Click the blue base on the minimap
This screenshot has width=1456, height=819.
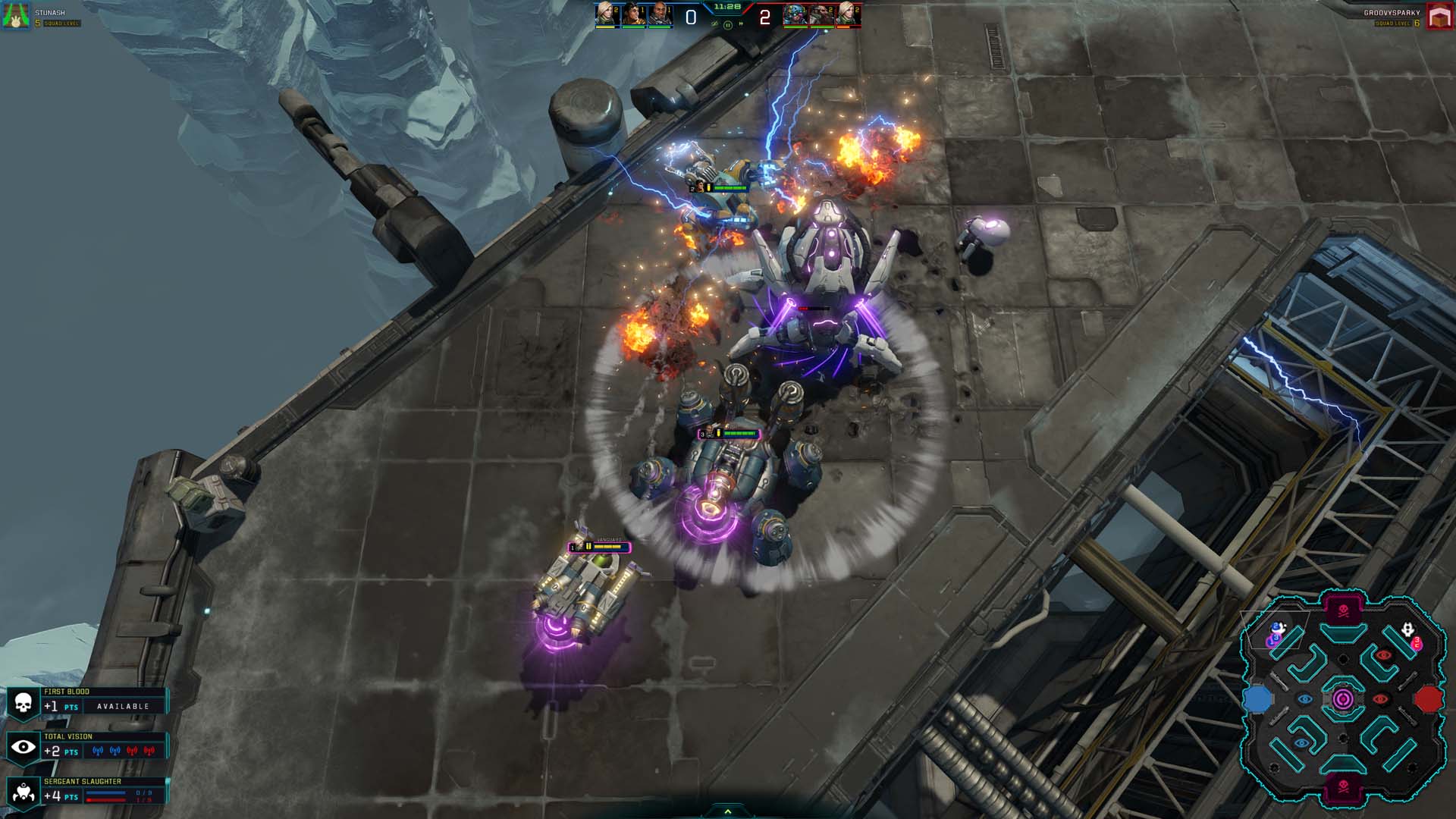point(1257,699)
